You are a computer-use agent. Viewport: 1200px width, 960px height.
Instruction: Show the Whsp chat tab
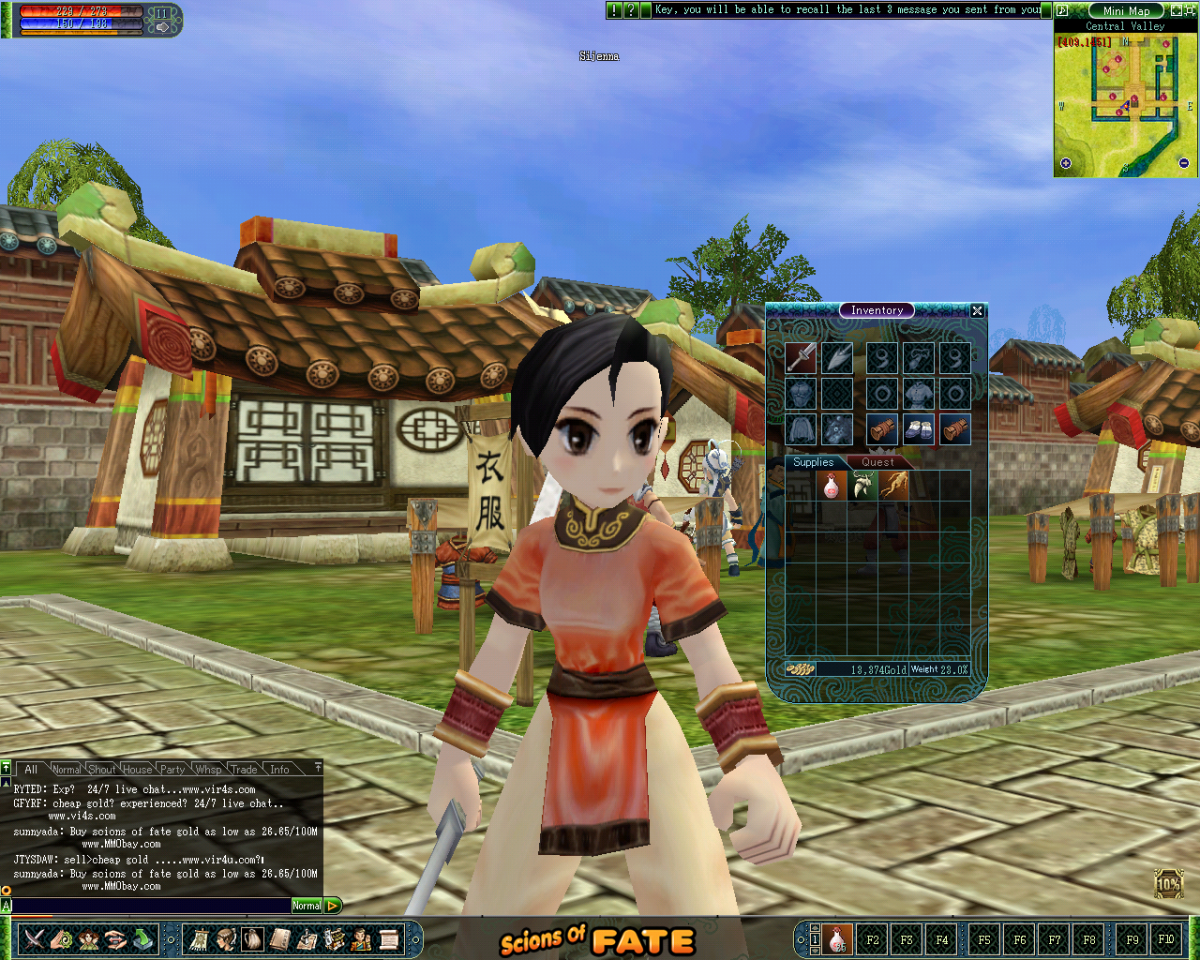208,769
